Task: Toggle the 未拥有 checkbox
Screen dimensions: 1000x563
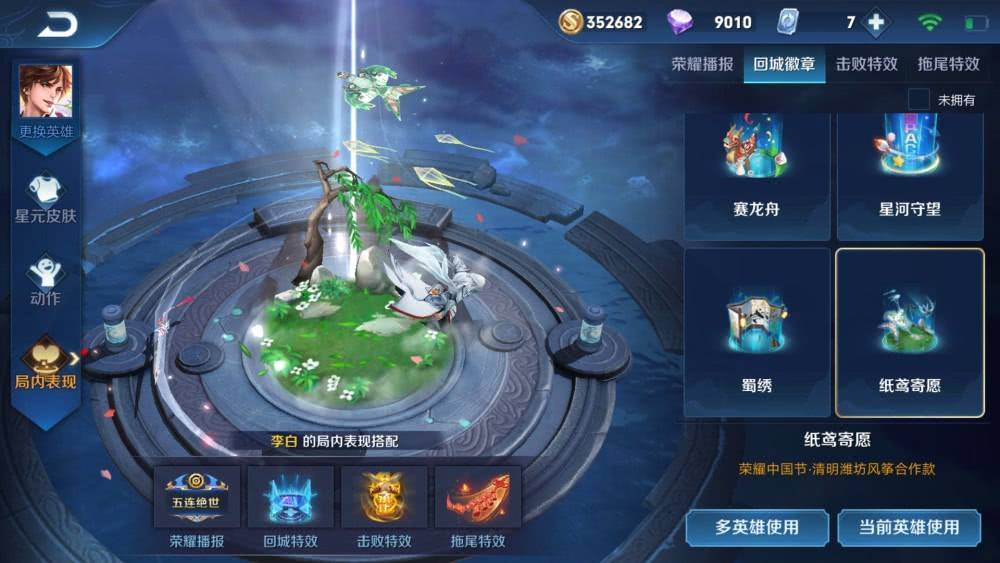Action: [x=918, y=99]
